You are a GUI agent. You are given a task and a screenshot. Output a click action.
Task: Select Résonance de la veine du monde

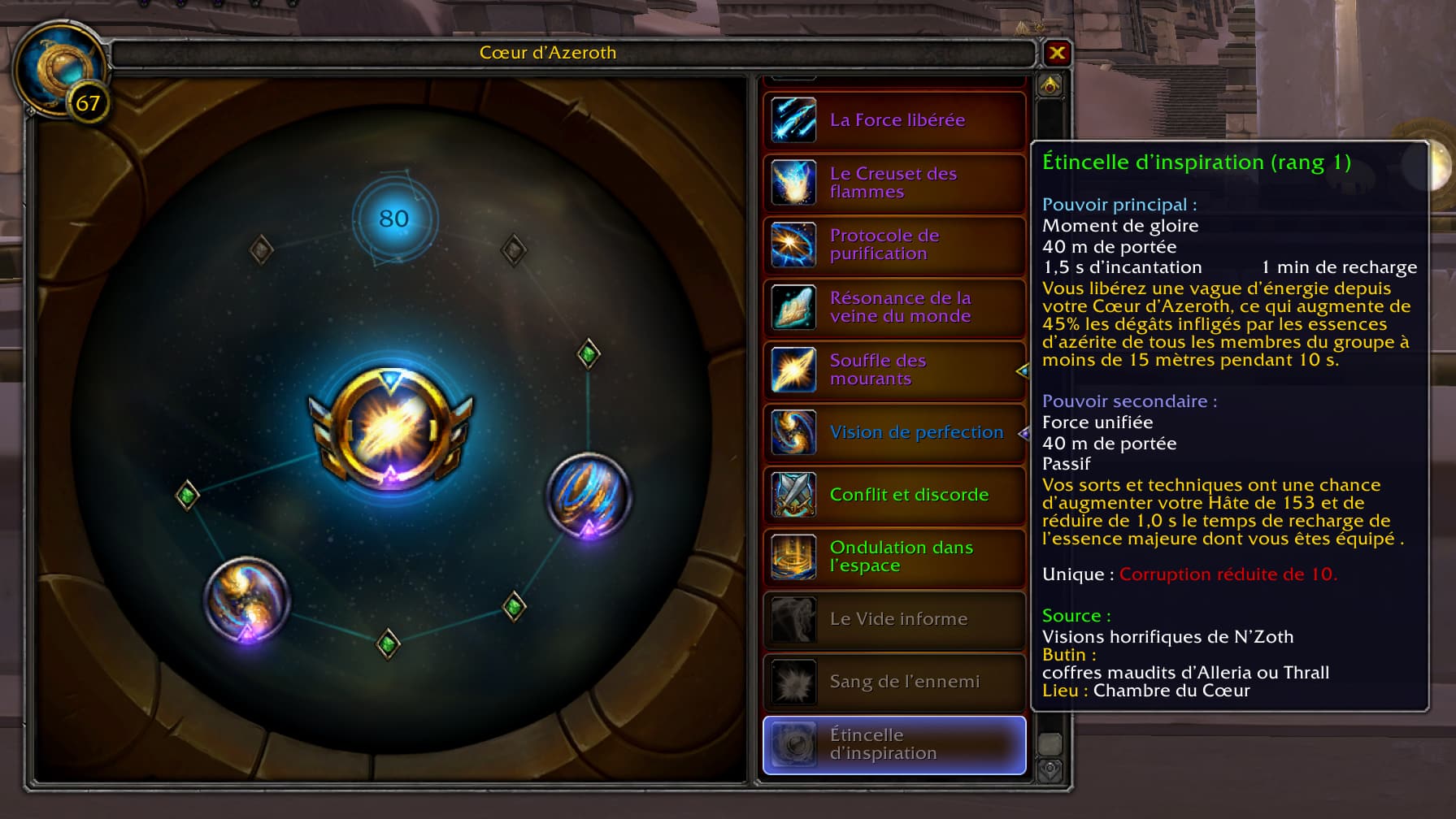tap(894, 307)
